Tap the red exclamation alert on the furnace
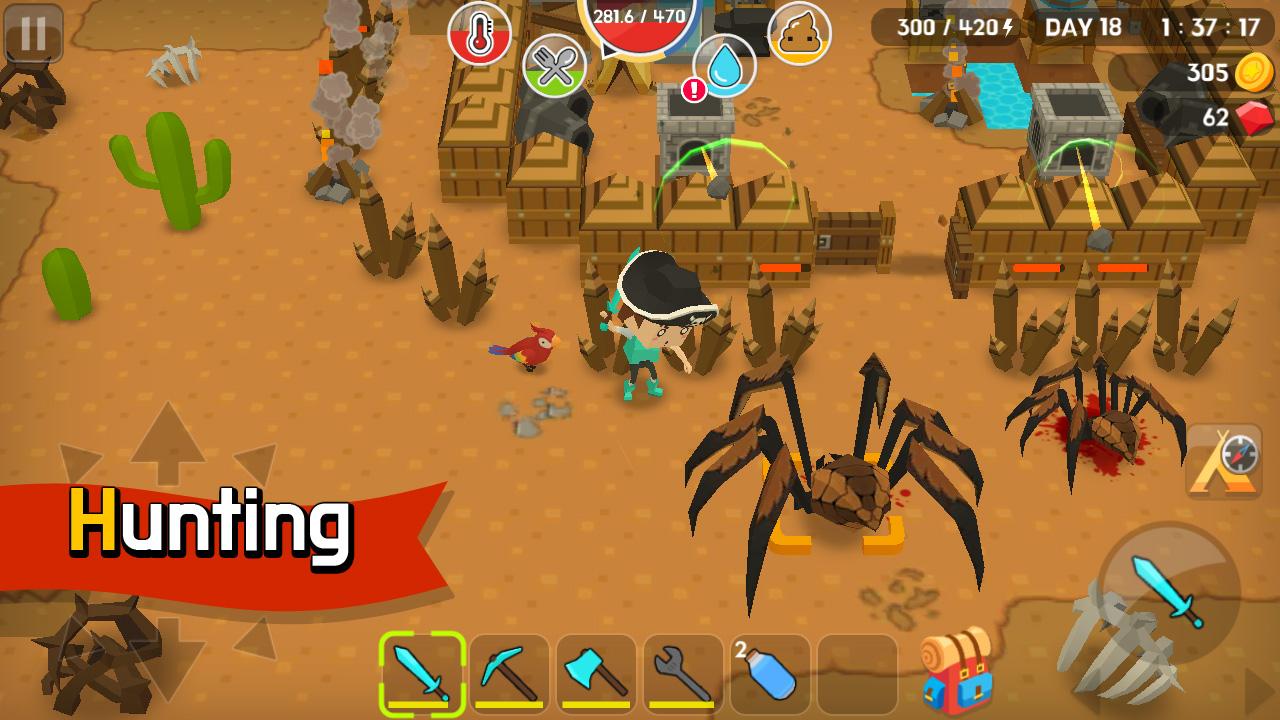The width and height of the screenshot is (1280, 720). (x=693, y=88)
